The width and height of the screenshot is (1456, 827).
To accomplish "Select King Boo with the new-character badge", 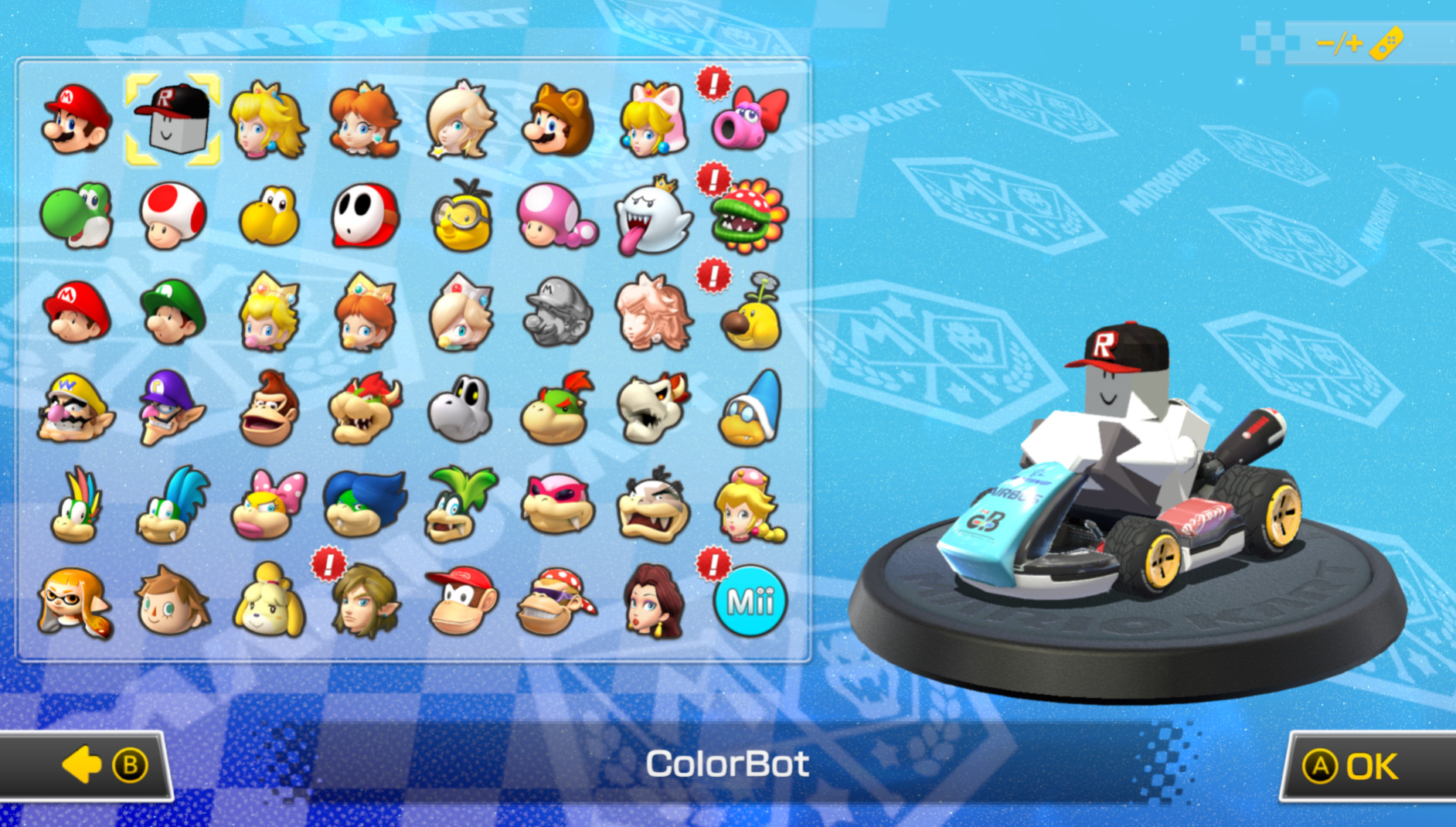I will (655, 218).
